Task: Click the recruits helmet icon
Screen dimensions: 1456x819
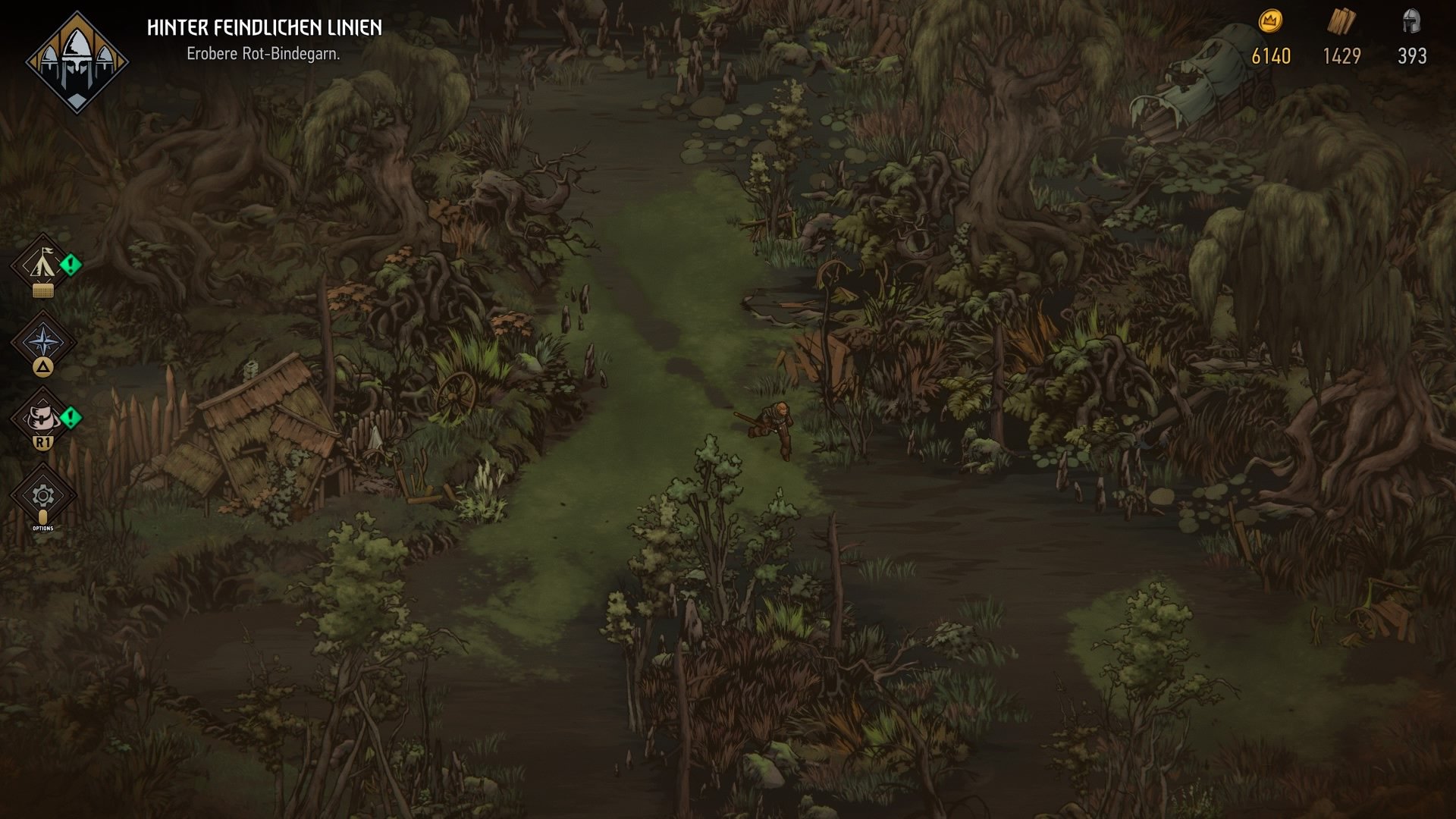Action: pyautogui.click(x=1412, y=21)
